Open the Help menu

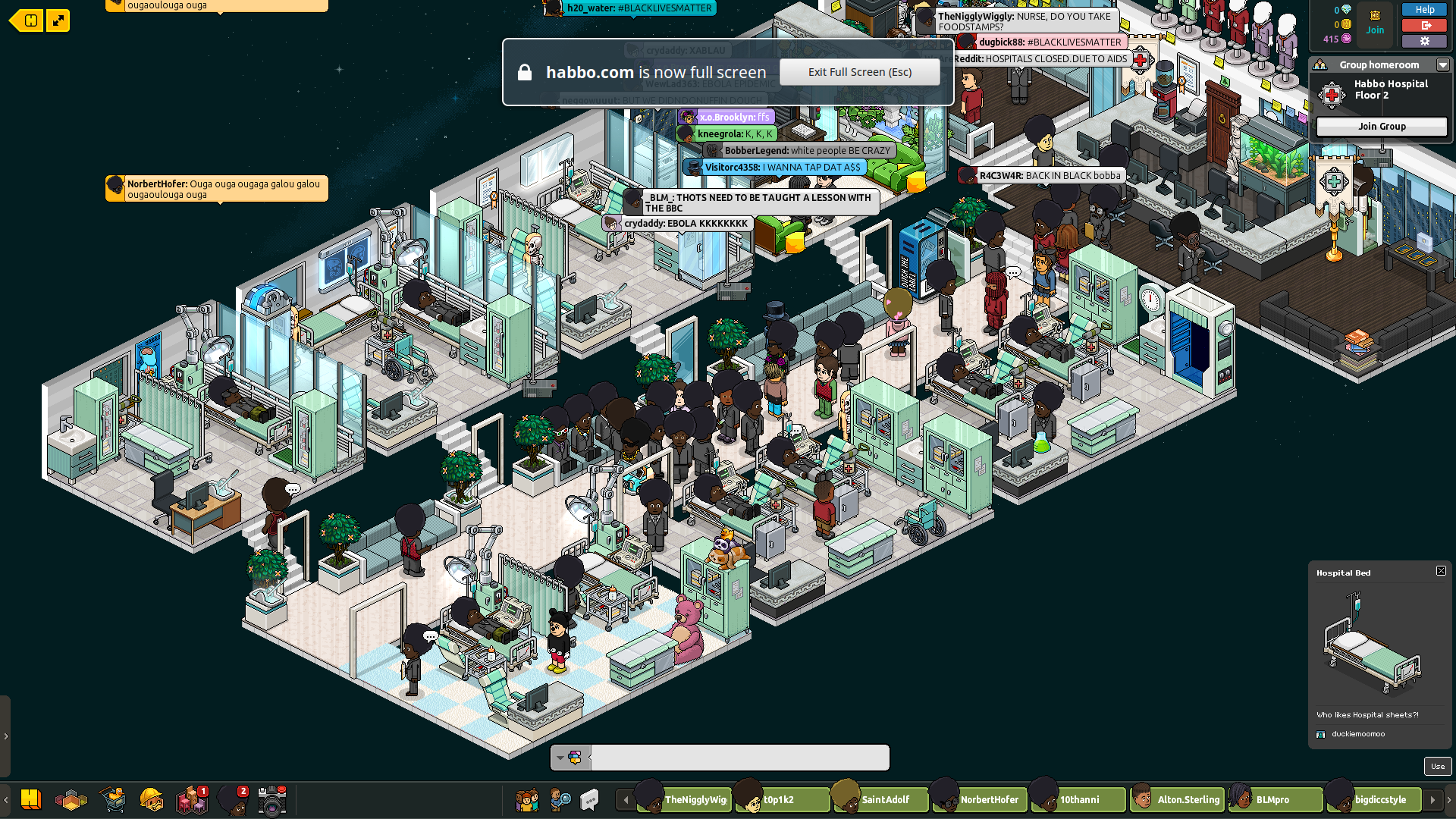coord(1424,10)
